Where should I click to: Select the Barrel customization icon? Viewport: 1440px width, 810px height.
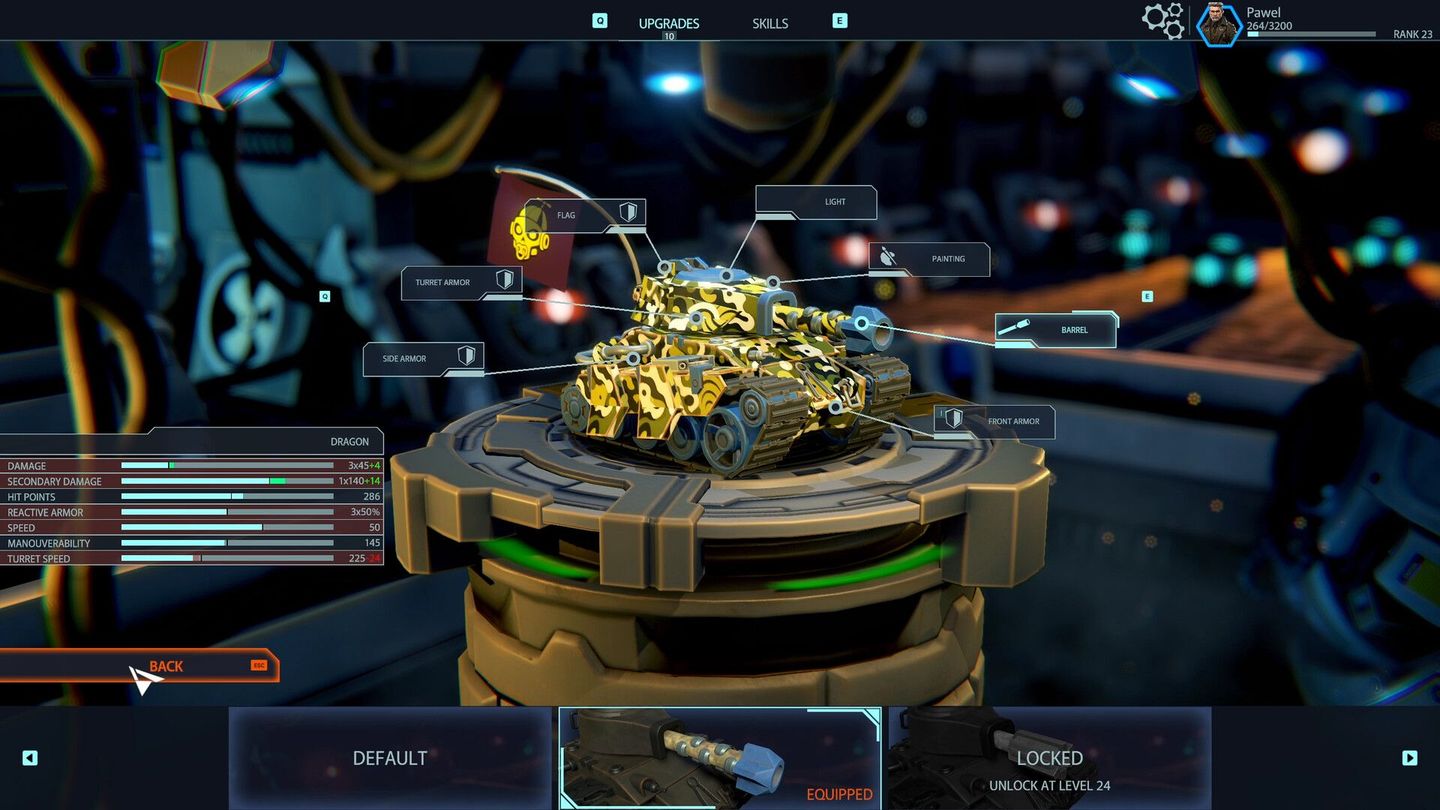[x=1013, y=328]
